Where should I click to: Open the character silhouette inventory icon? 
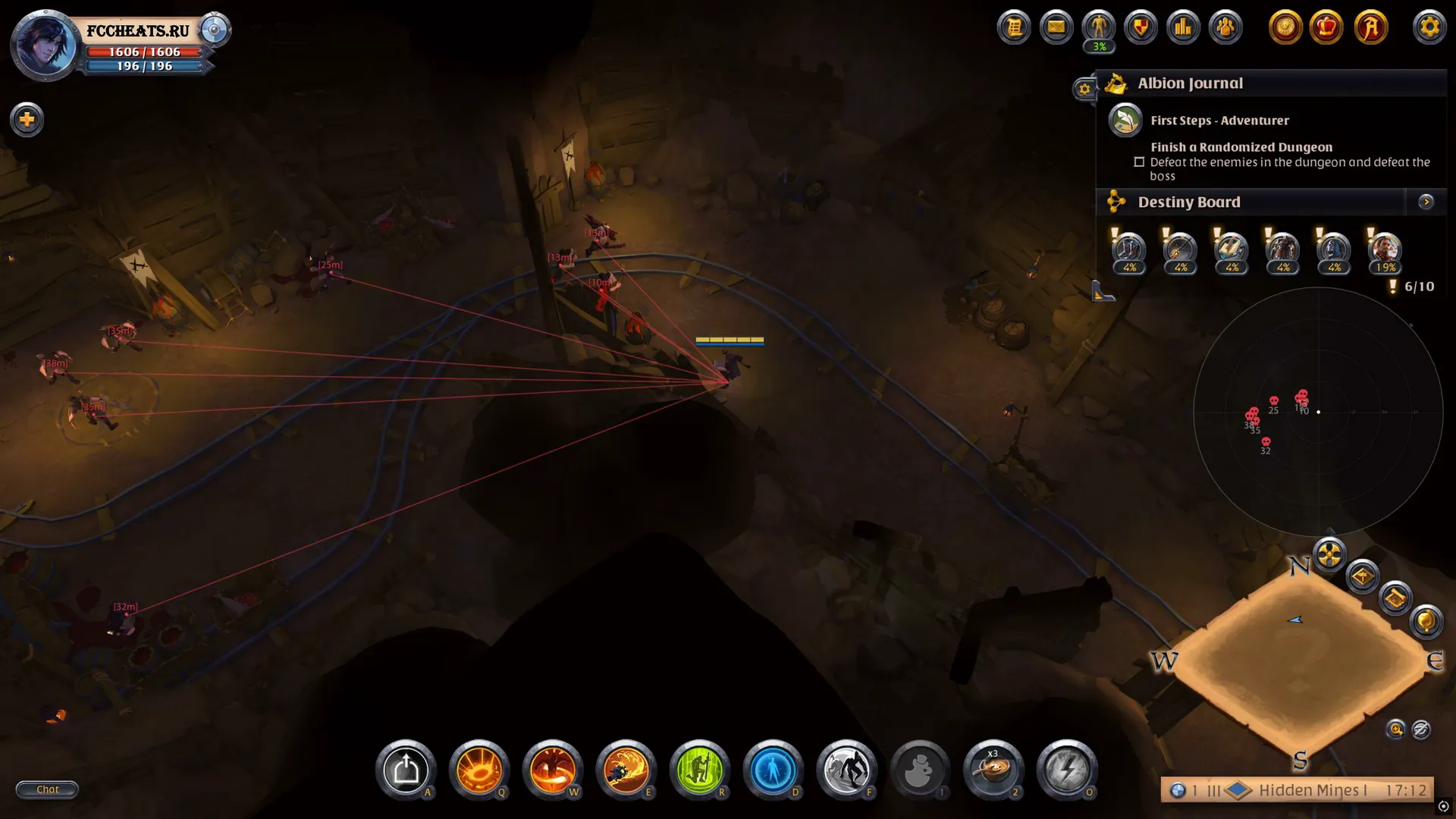(x=1098, y=28)
